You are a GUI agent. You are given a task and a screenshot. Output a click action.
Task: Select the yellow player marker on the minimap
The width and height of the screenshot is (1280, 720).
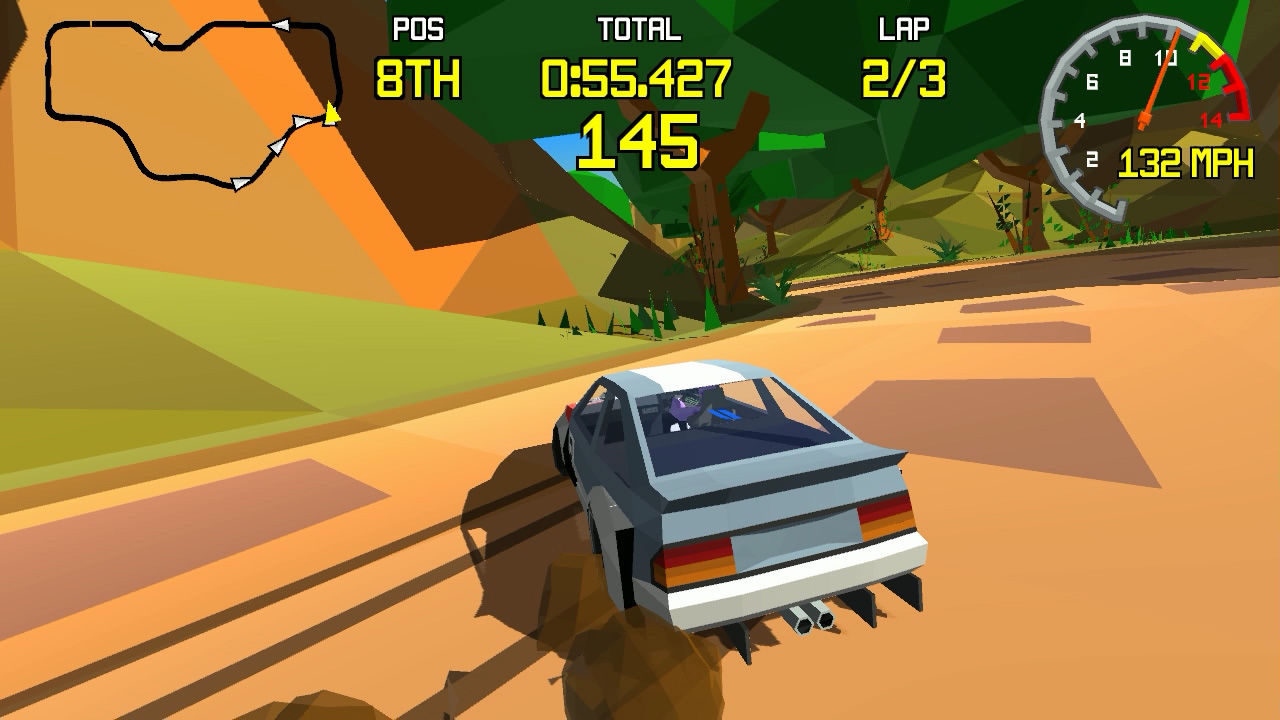(332, 115)
